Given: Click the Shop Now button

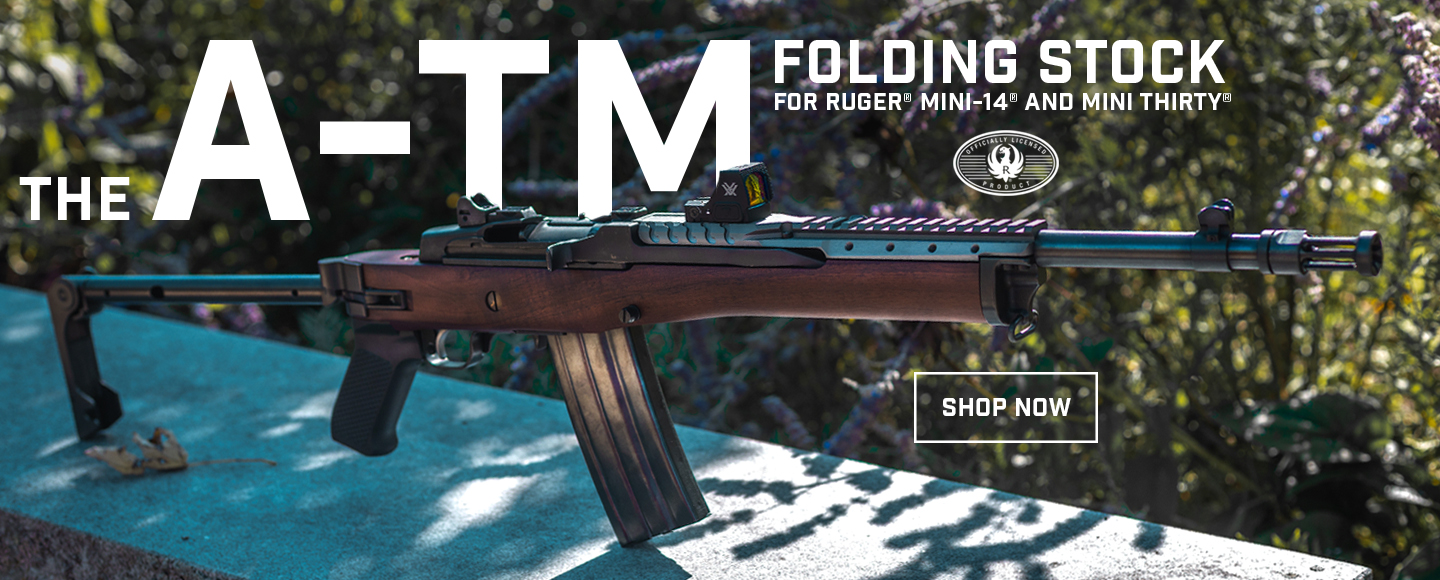Looking at the screenshot, I should (1005, 407).
